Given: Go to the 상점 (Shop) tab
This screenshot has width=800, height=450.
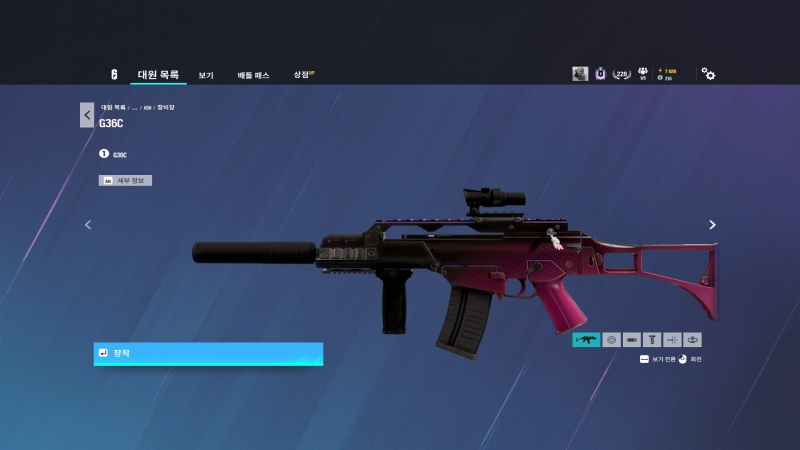Looking at the screenshot, I should click(301, 75).
